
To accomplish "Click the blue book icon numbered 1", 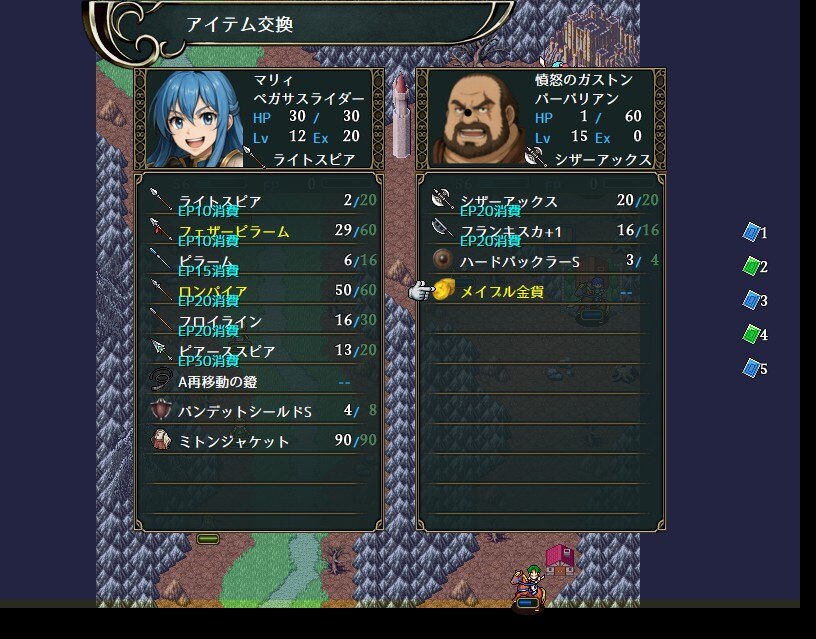I will (752, 232).
